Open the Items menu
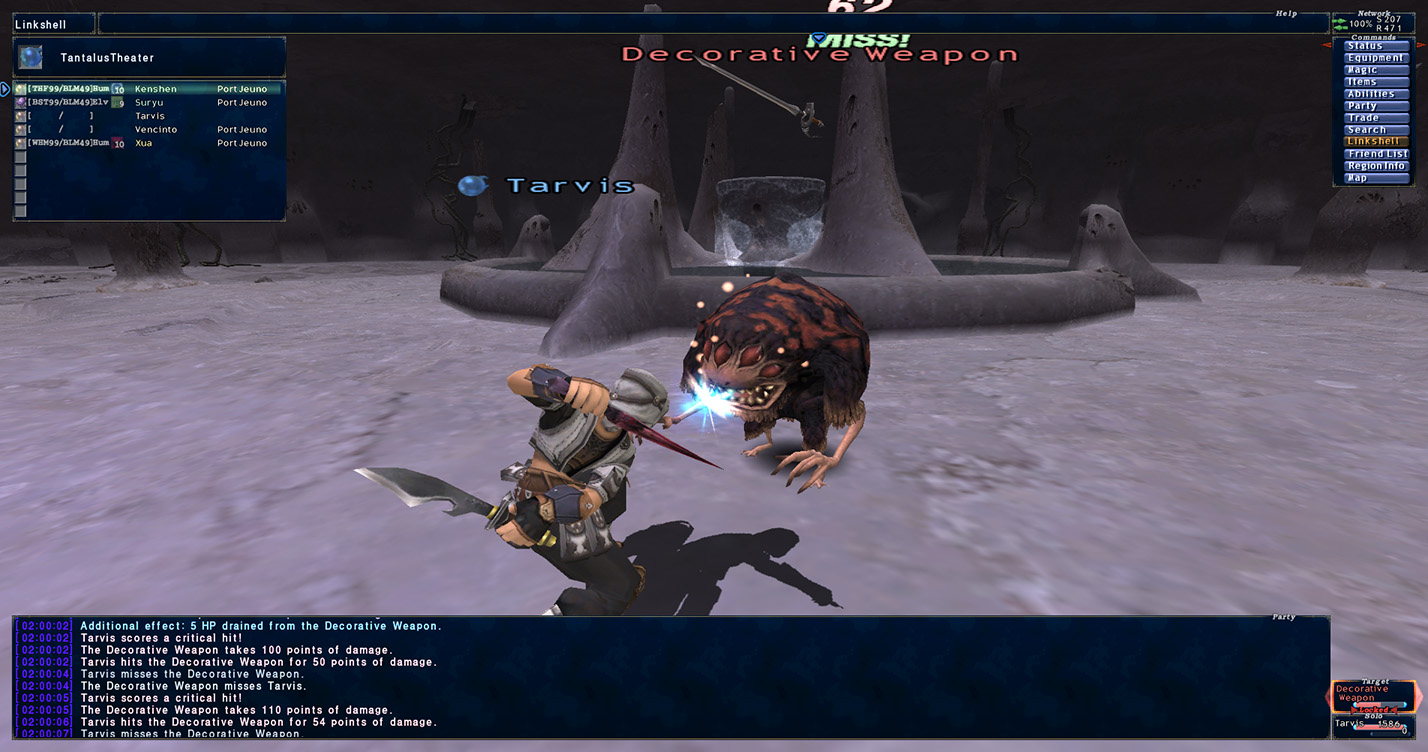 click(x=1375, y=82)
